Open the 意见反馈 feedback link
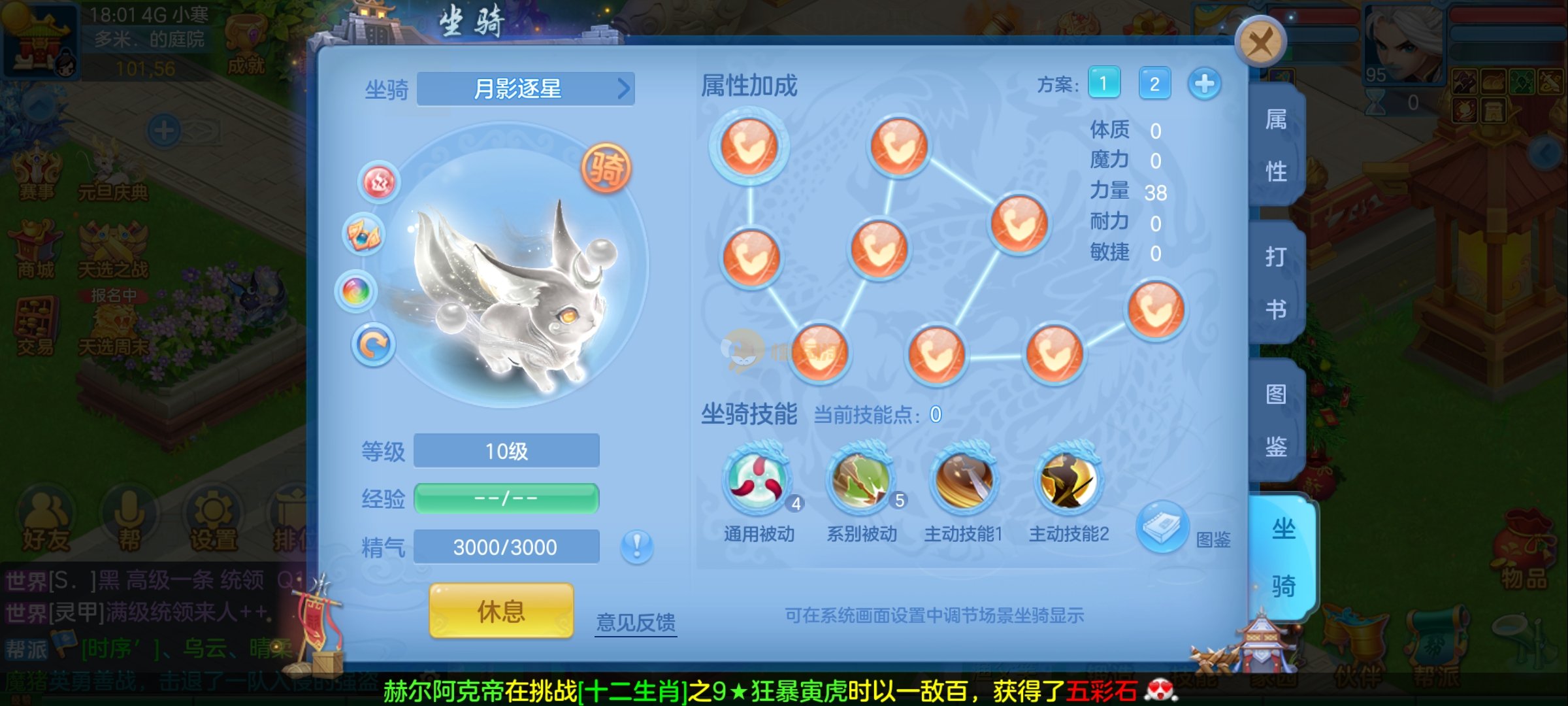The width and height of the screenshot is (1568, 706). click(636, 622)
